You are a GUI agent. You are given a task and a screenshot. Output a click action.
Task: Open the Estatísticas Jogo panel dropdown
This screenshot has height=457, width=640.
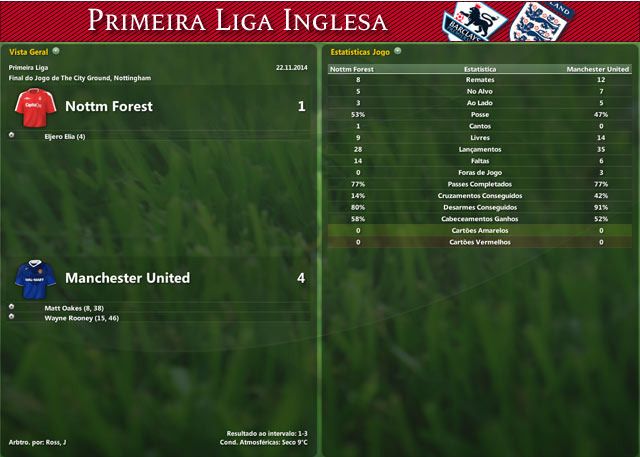tap(398, 50)
